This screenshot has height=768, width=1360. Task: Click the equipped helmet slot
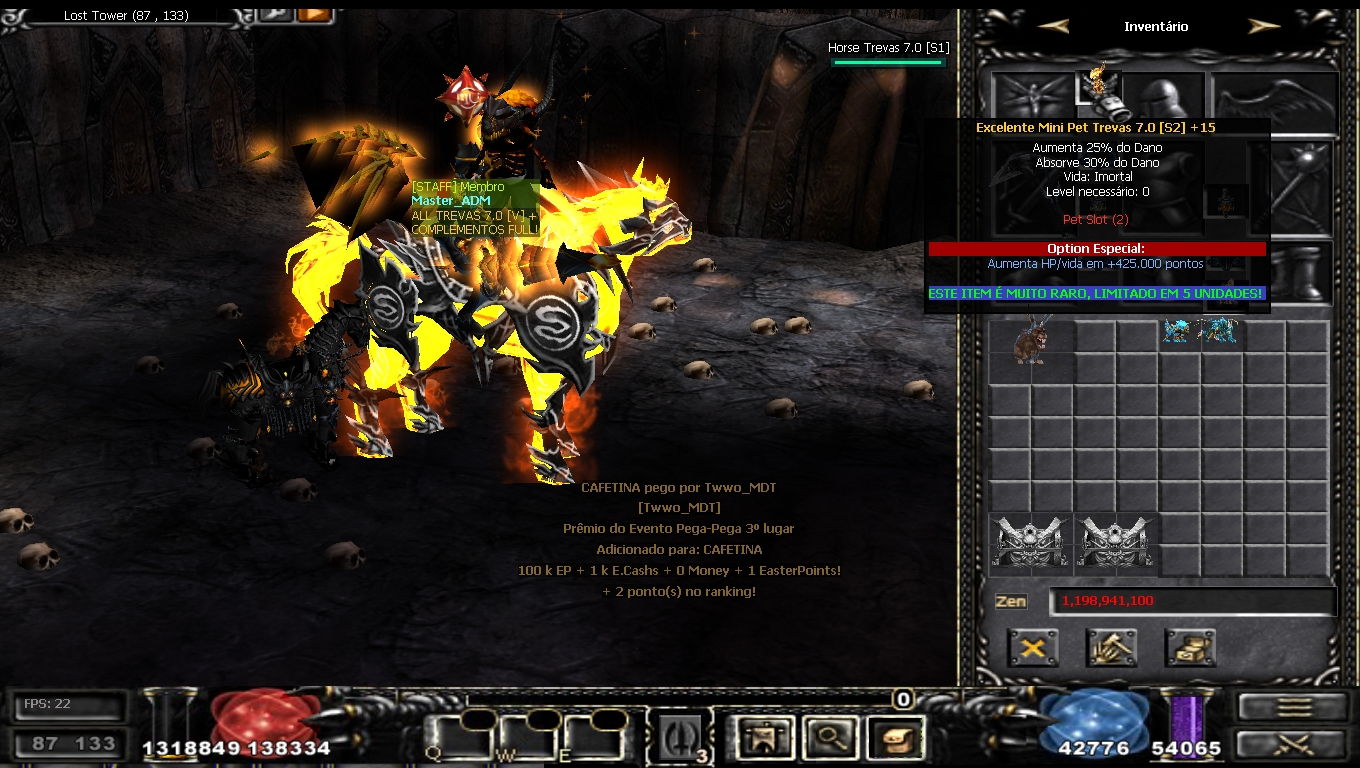1165,98
